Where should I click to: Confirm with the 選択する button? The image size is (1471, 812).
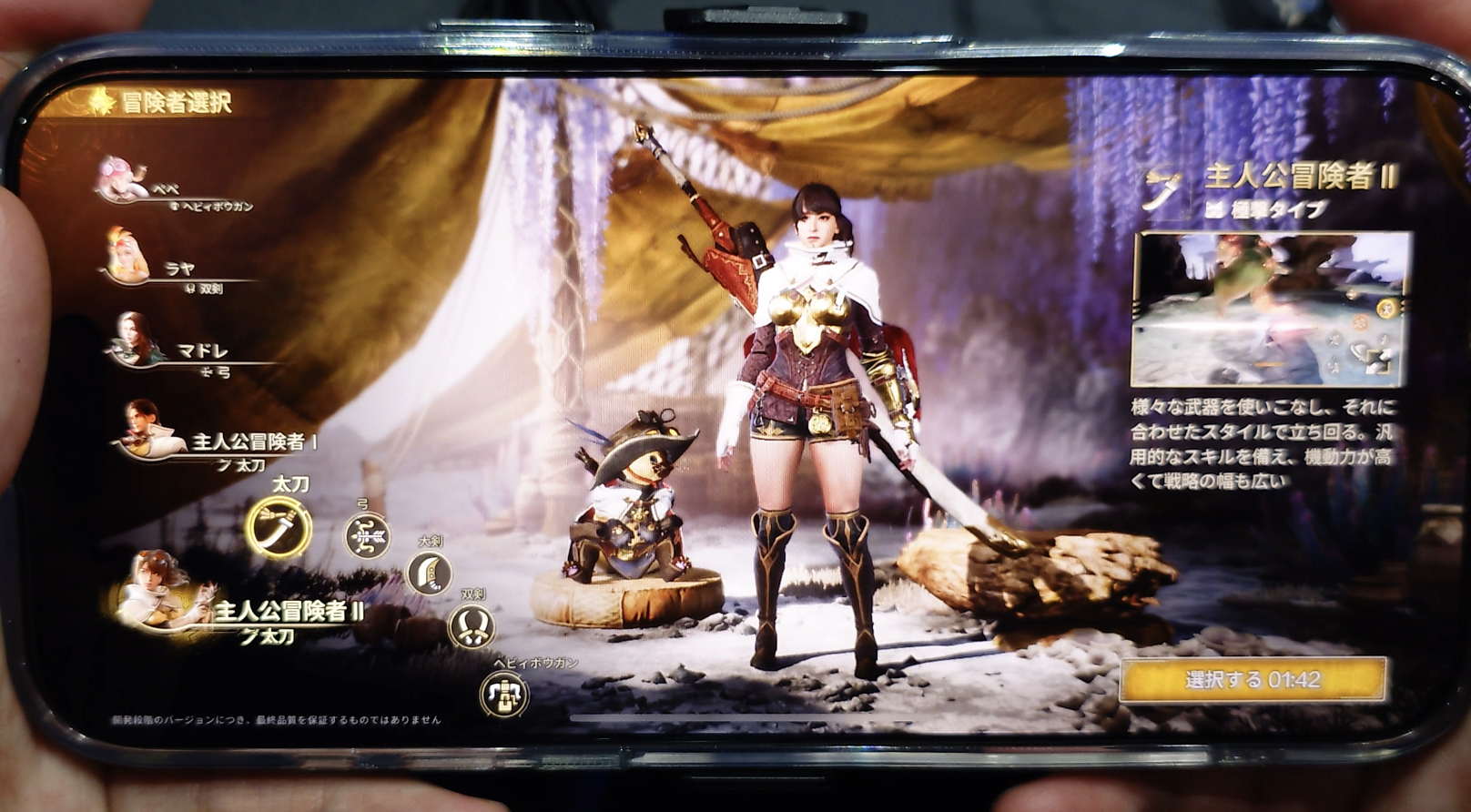click(x=1253, y=679)
